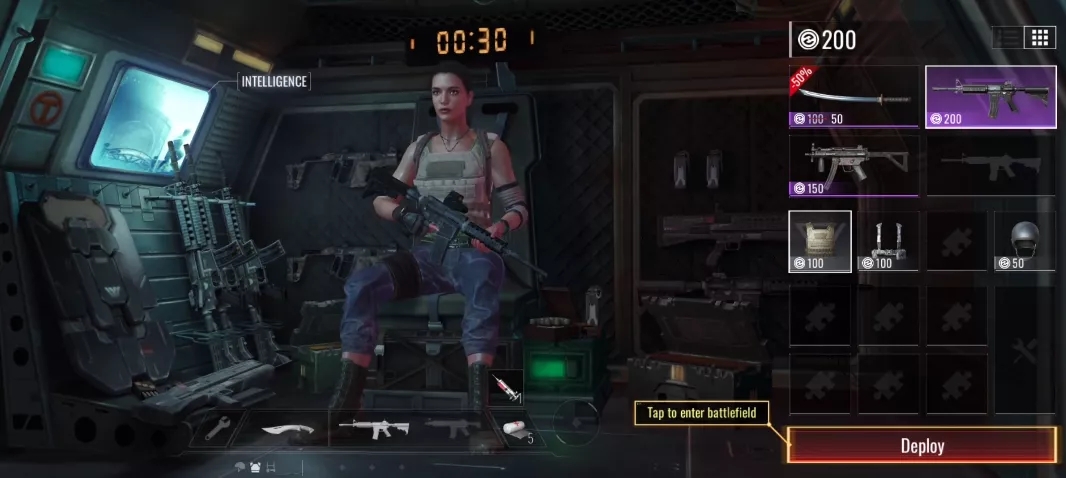Tap Deploy to enter the battlefield
The height and width of the screenshot is (478, 1066).
(922, 446)
